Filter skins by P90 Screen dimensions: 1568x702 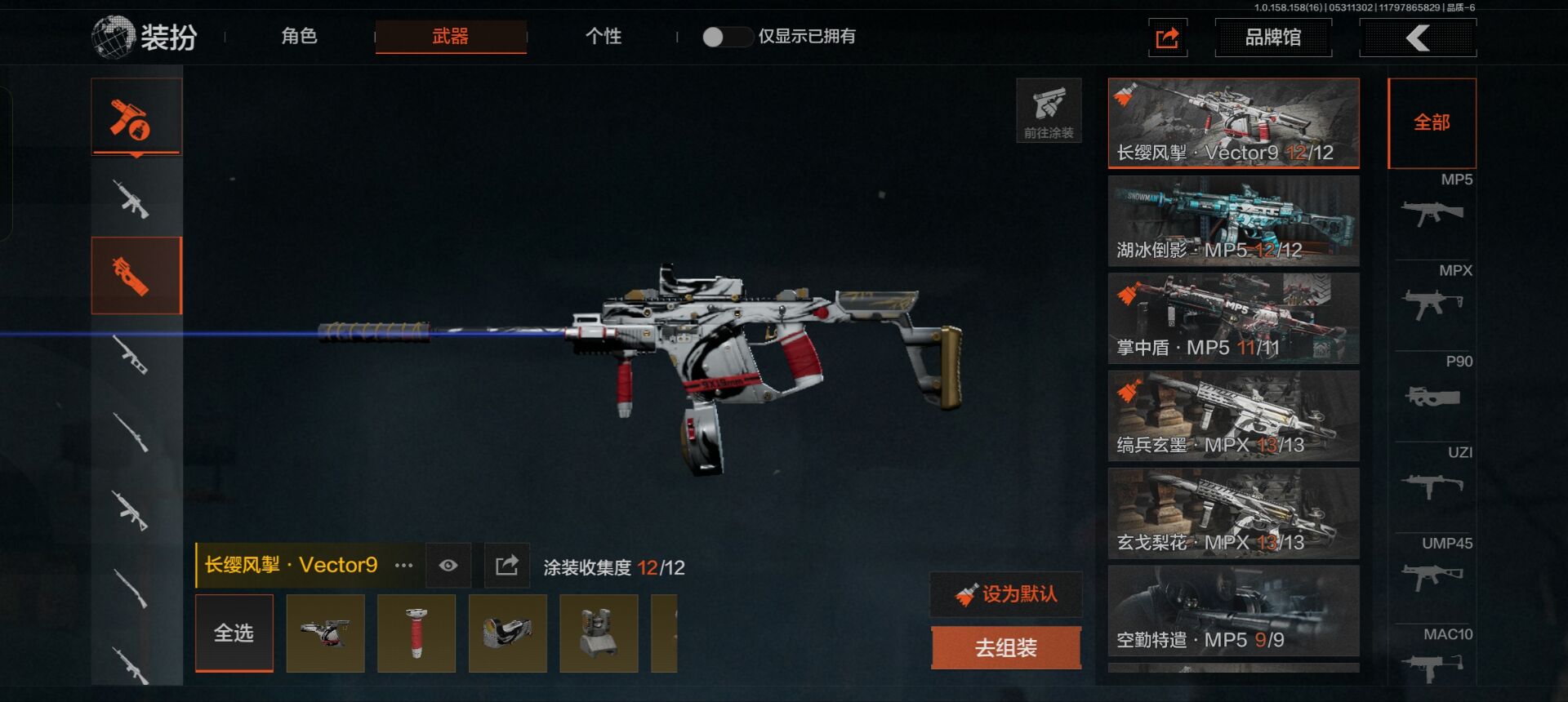1433,388
